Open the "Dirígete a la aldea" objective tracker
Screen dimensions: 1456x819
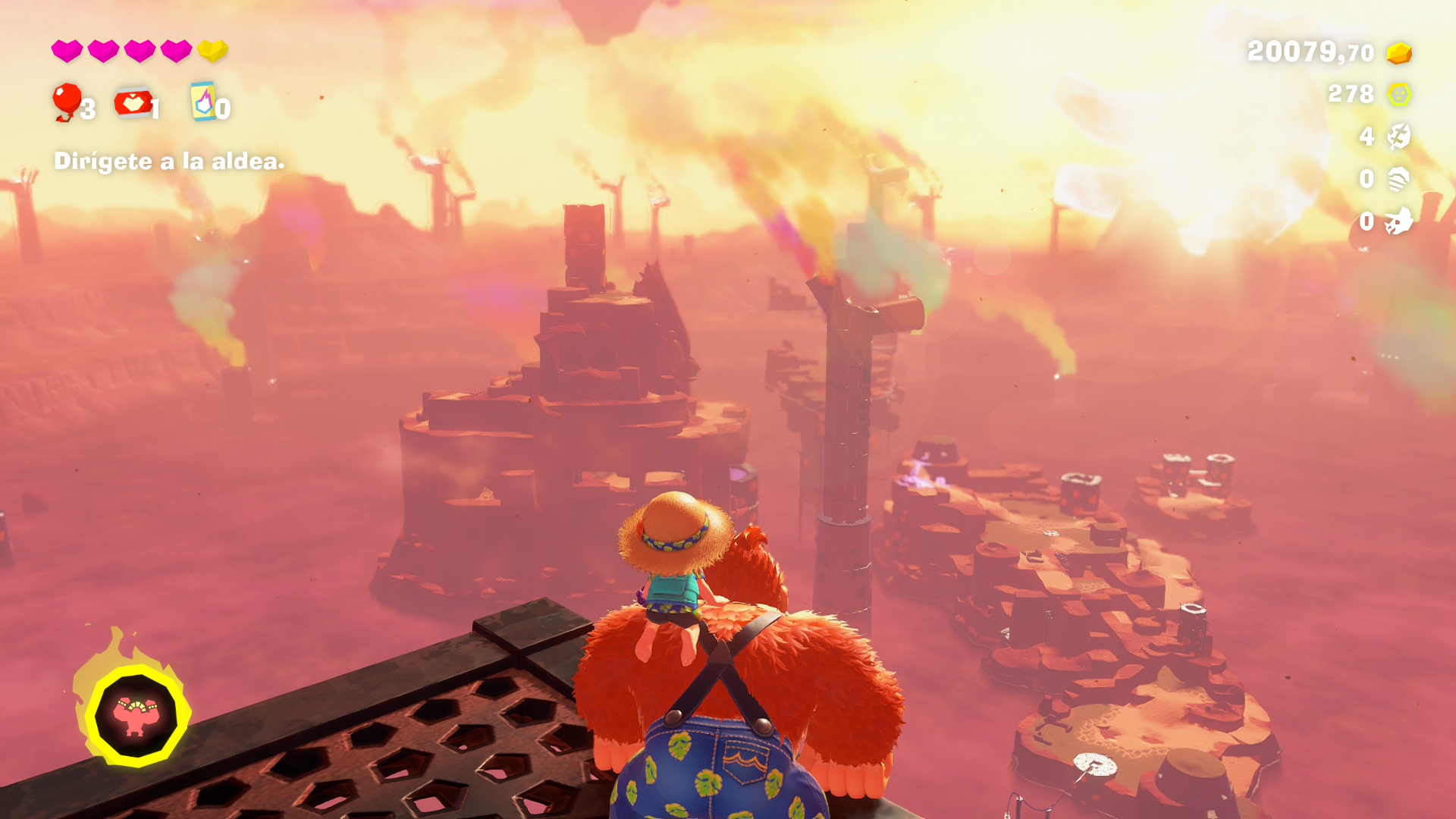click(x=169, y=161)
